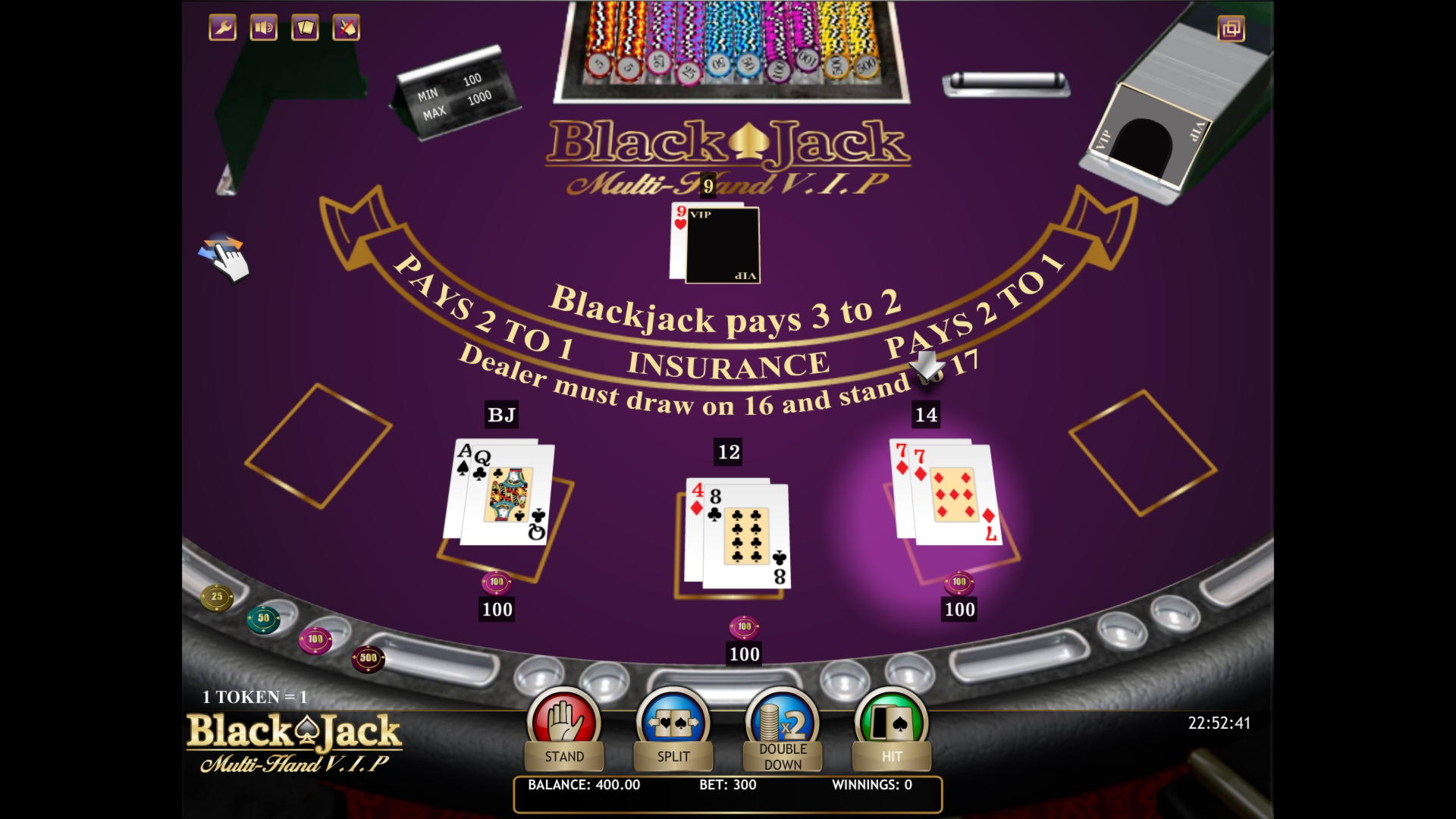1456x819 pixels.
Task: Select the middle 4-8 hand
Action: [736, 534]
